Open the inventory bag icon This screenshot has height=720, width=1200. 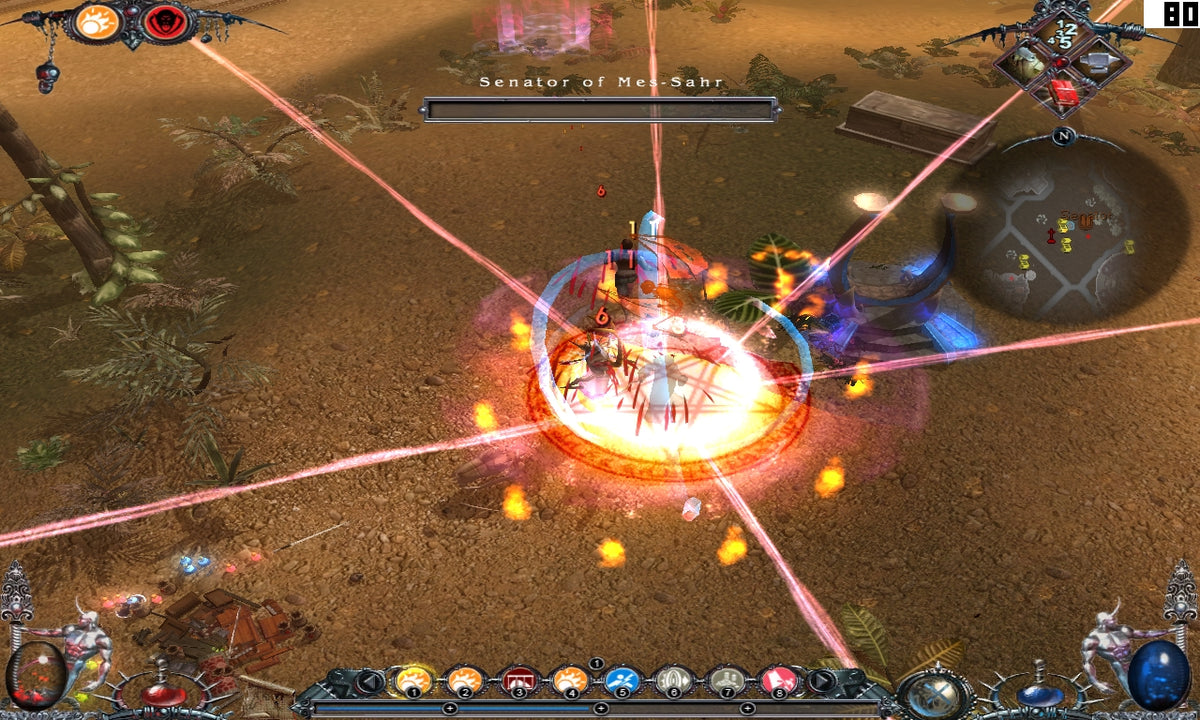coord(1025,62)
